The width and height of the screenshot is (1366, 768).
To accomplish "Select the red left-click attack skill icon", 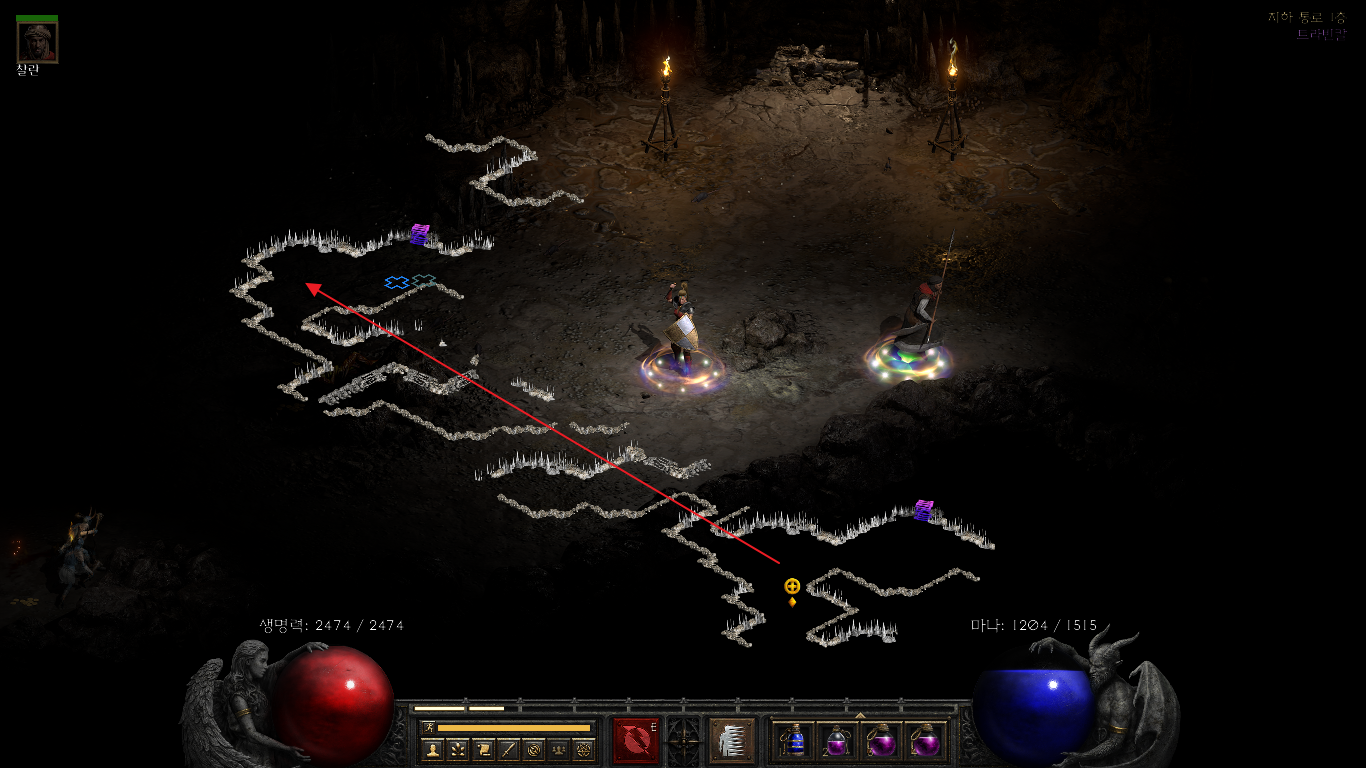I will point(635,740).
